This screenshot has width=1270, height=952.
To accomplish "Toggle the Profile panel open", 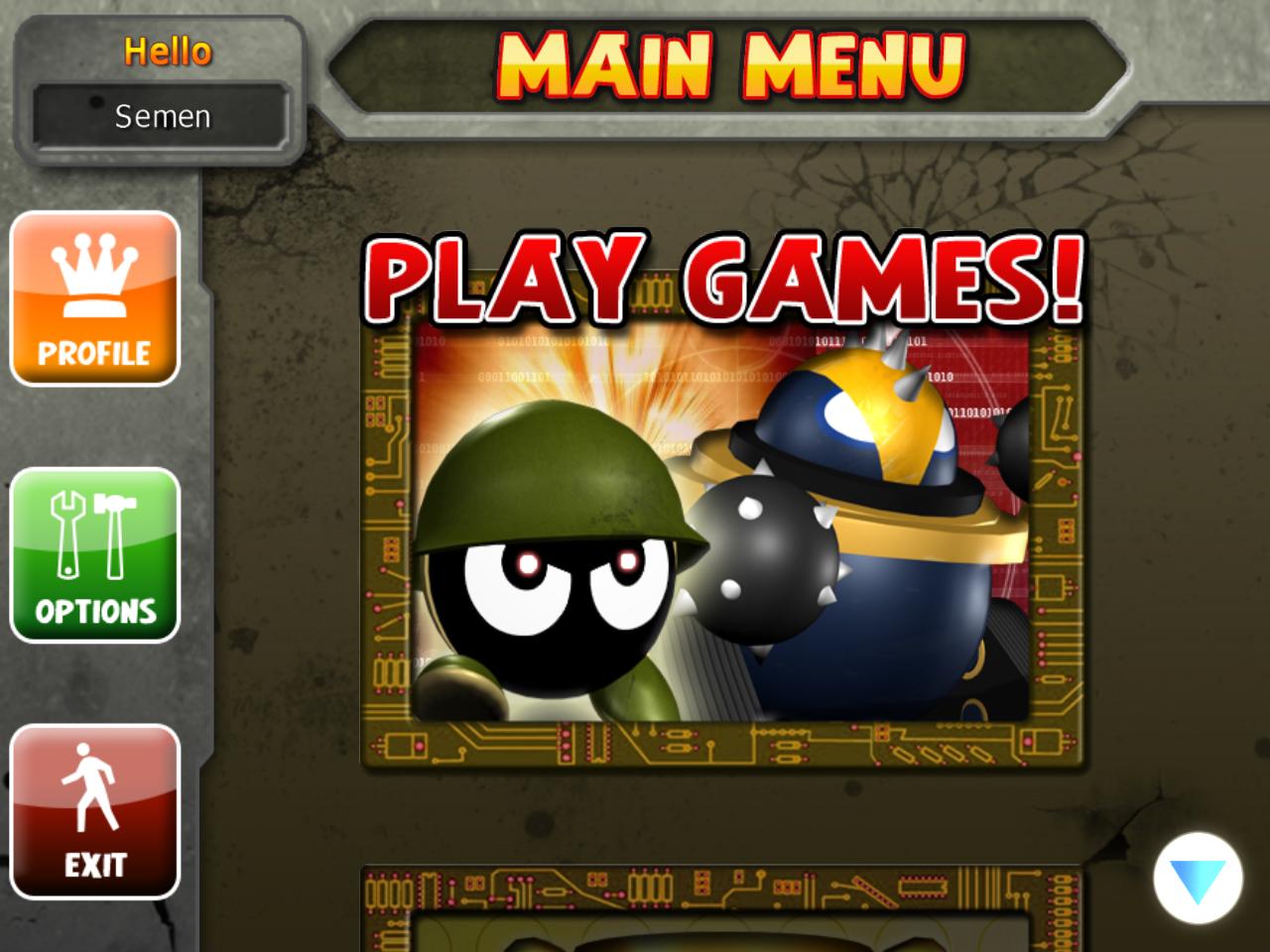I will tap(94, 297).
